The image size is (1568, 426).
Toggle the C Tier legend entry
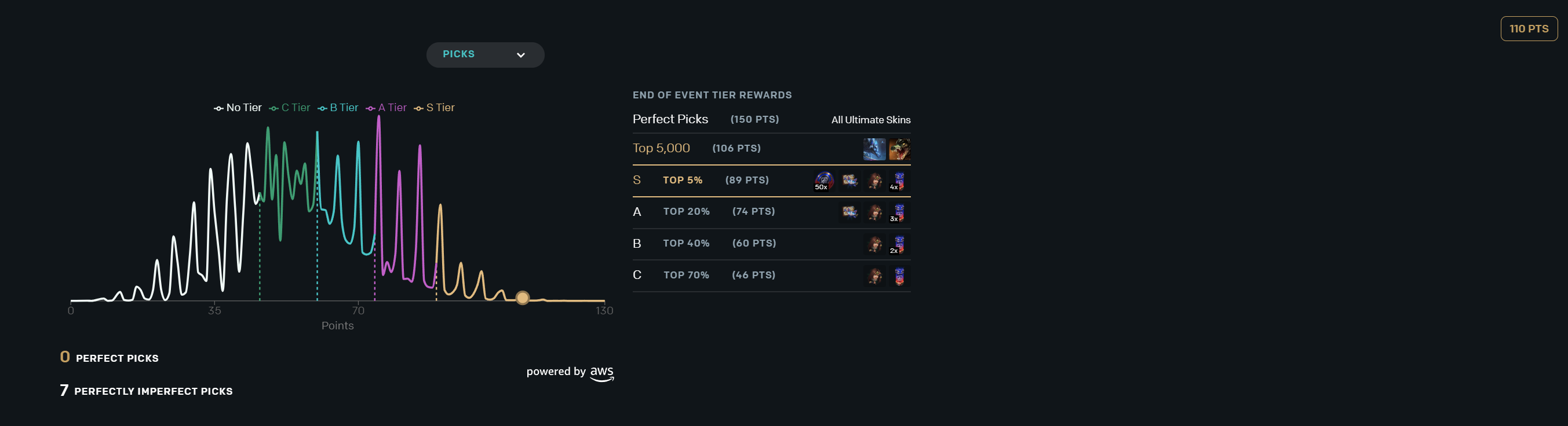tap(290, 108)
